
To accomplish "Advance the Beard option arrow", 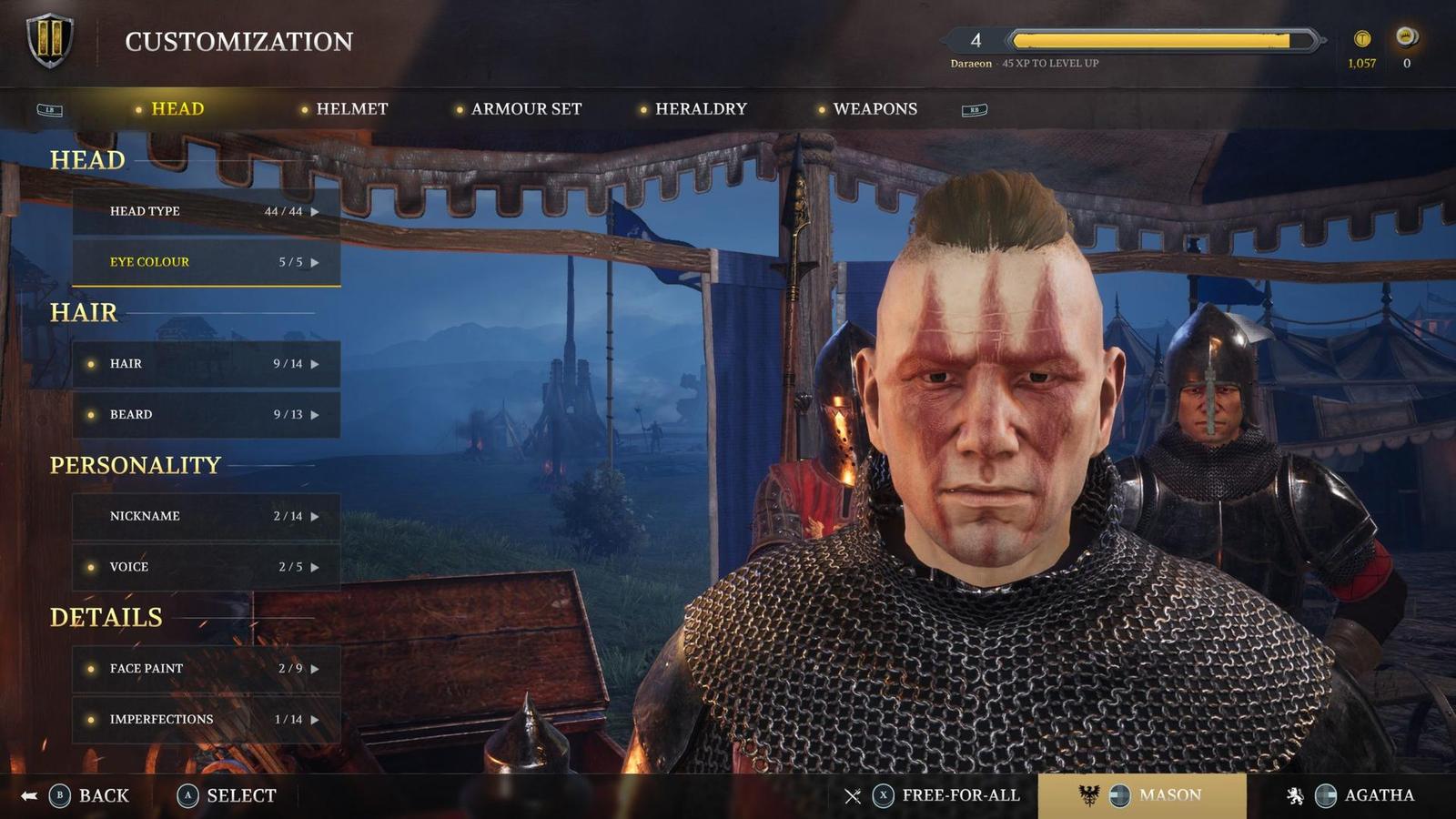I will [x=316, y=414].
